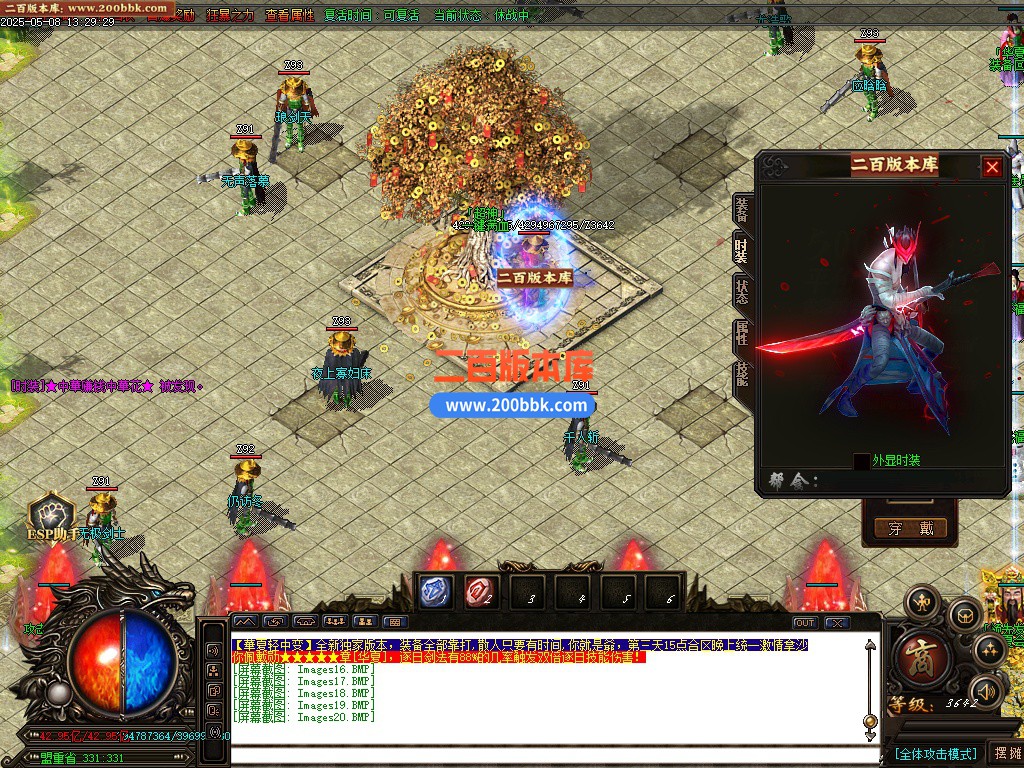Change the 全体攻击模式 attack mode

click(934, 753)
